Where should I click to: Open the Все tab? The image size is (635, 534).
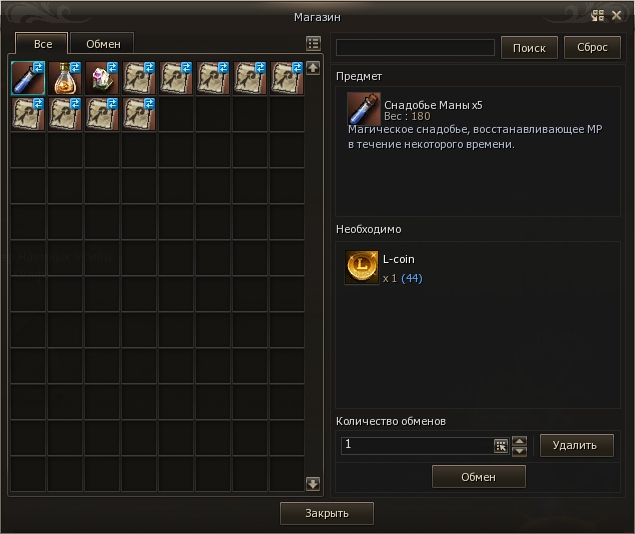tap(42, 44)
